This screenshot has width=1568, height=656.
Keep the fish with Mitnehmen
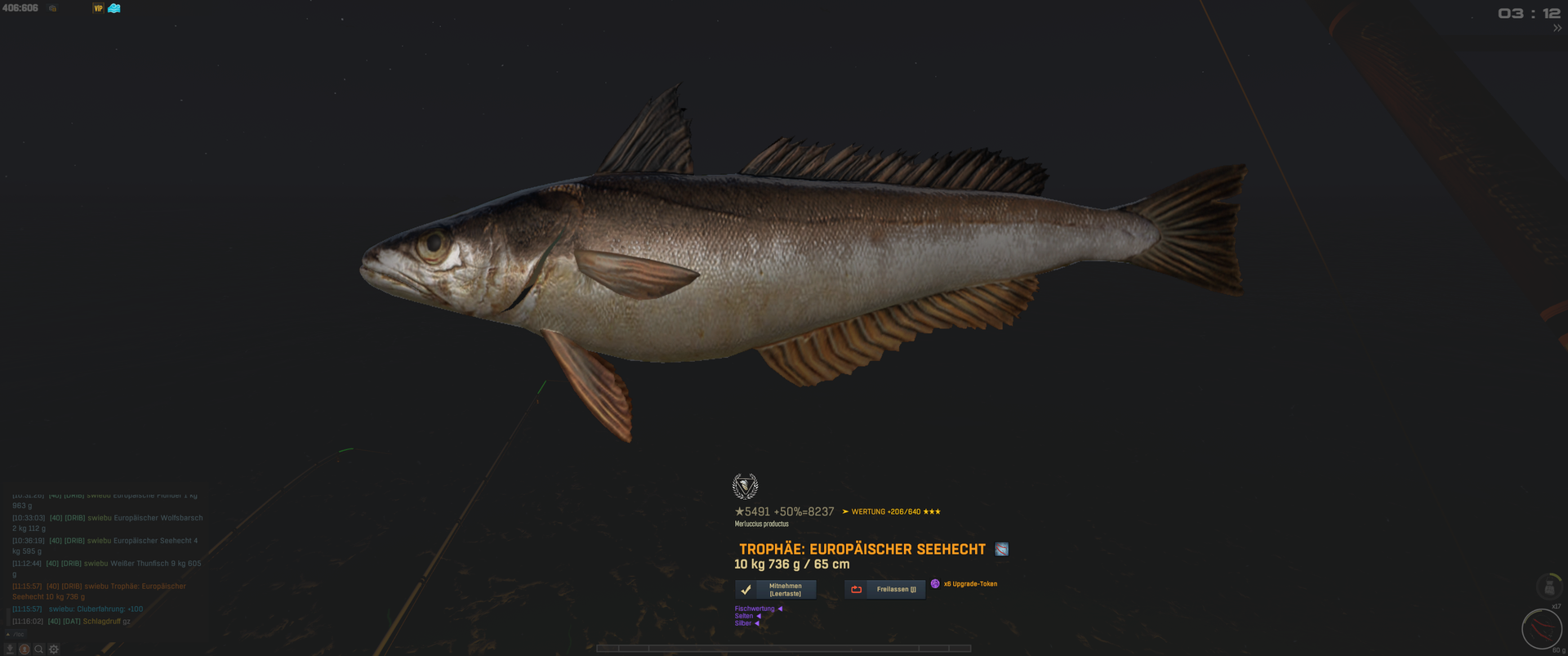point(775,590)
